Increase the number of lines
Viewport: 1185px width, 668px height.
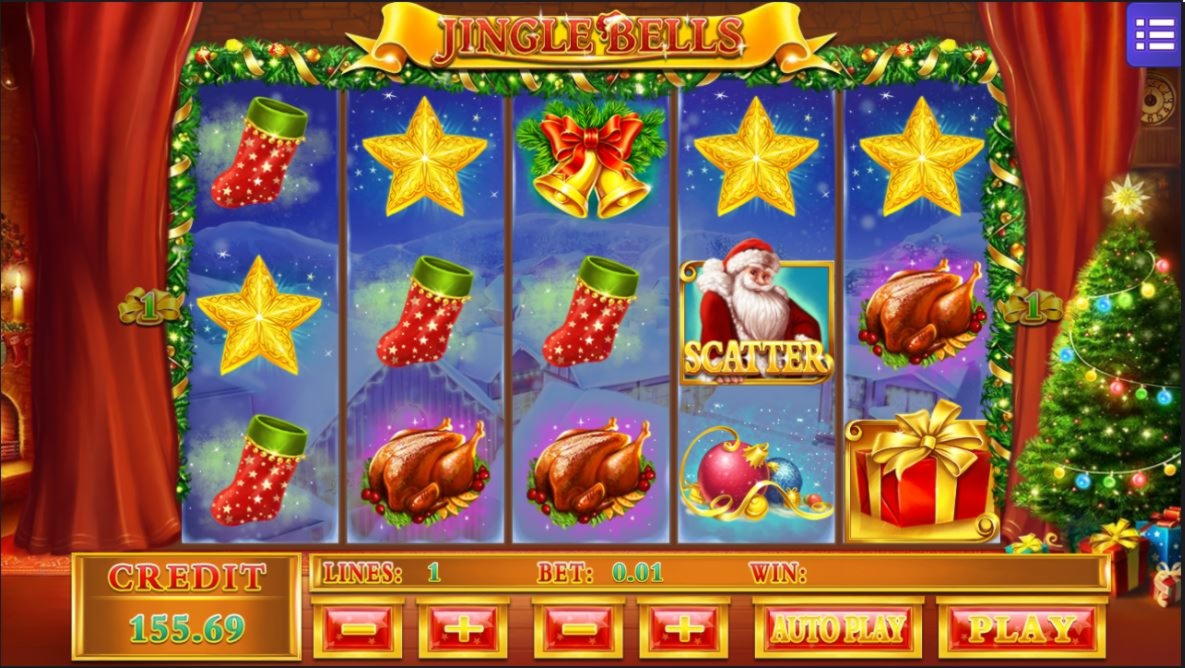click(462, 629)
